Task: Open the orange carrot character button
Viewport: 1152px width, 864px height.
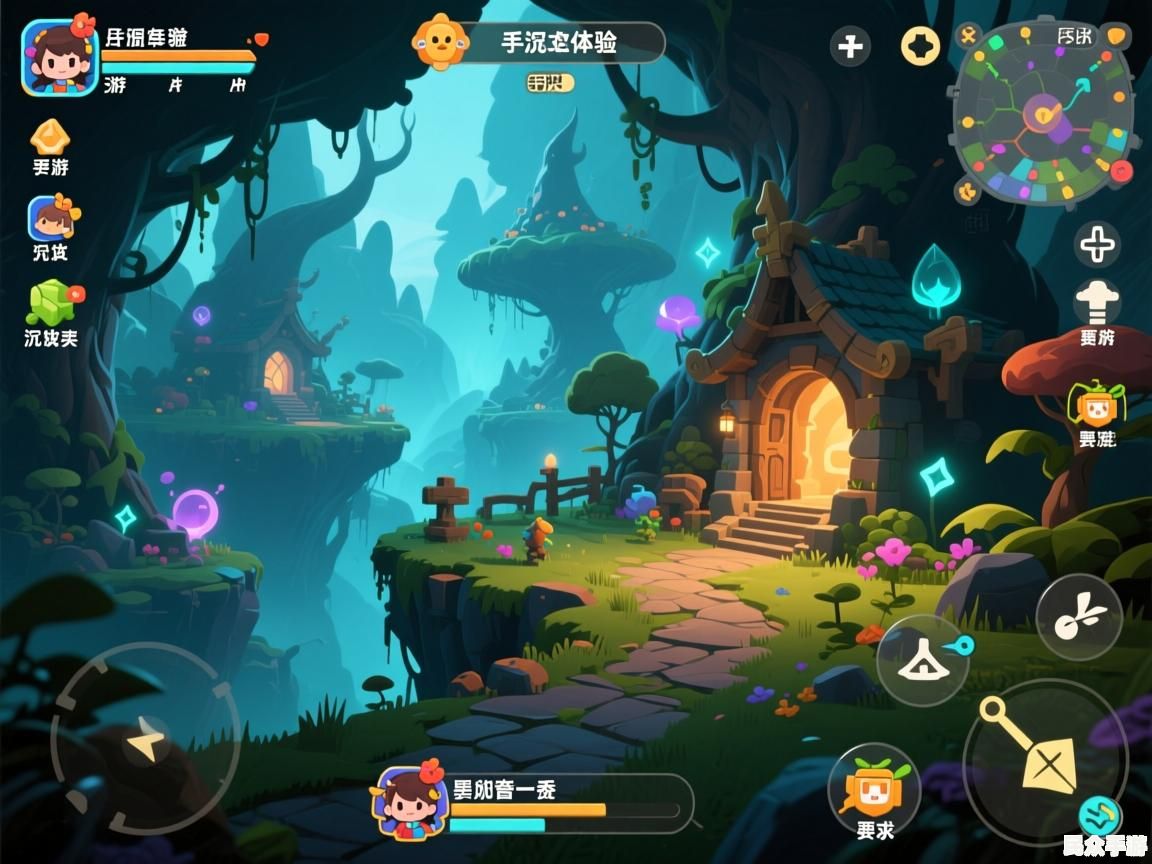Action: click(x=874, y=788)
